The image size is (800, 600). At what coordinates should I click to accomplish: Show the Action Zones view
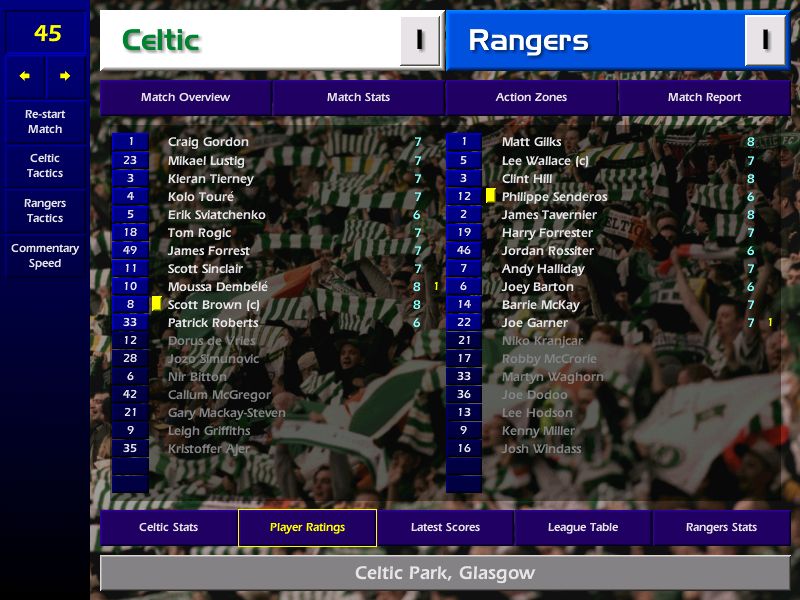coord(531,97)
